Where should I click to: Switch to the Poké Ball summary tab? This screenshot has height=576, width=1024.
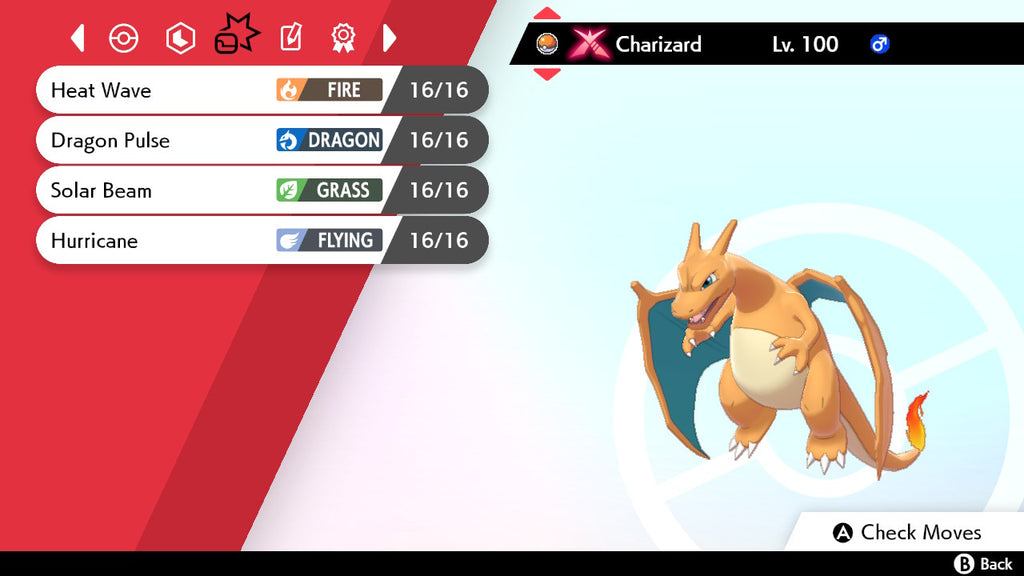click(x=123, y=38)
